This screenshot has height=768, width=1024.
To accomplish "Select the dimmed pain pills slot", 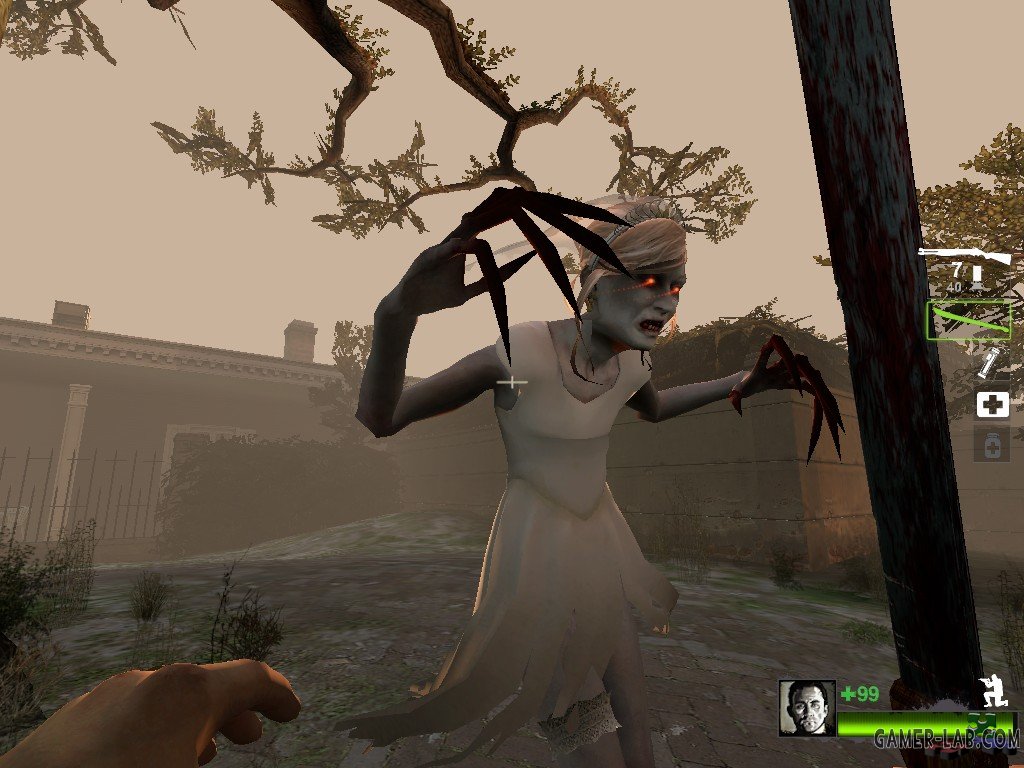I will (x=991, y=444).
